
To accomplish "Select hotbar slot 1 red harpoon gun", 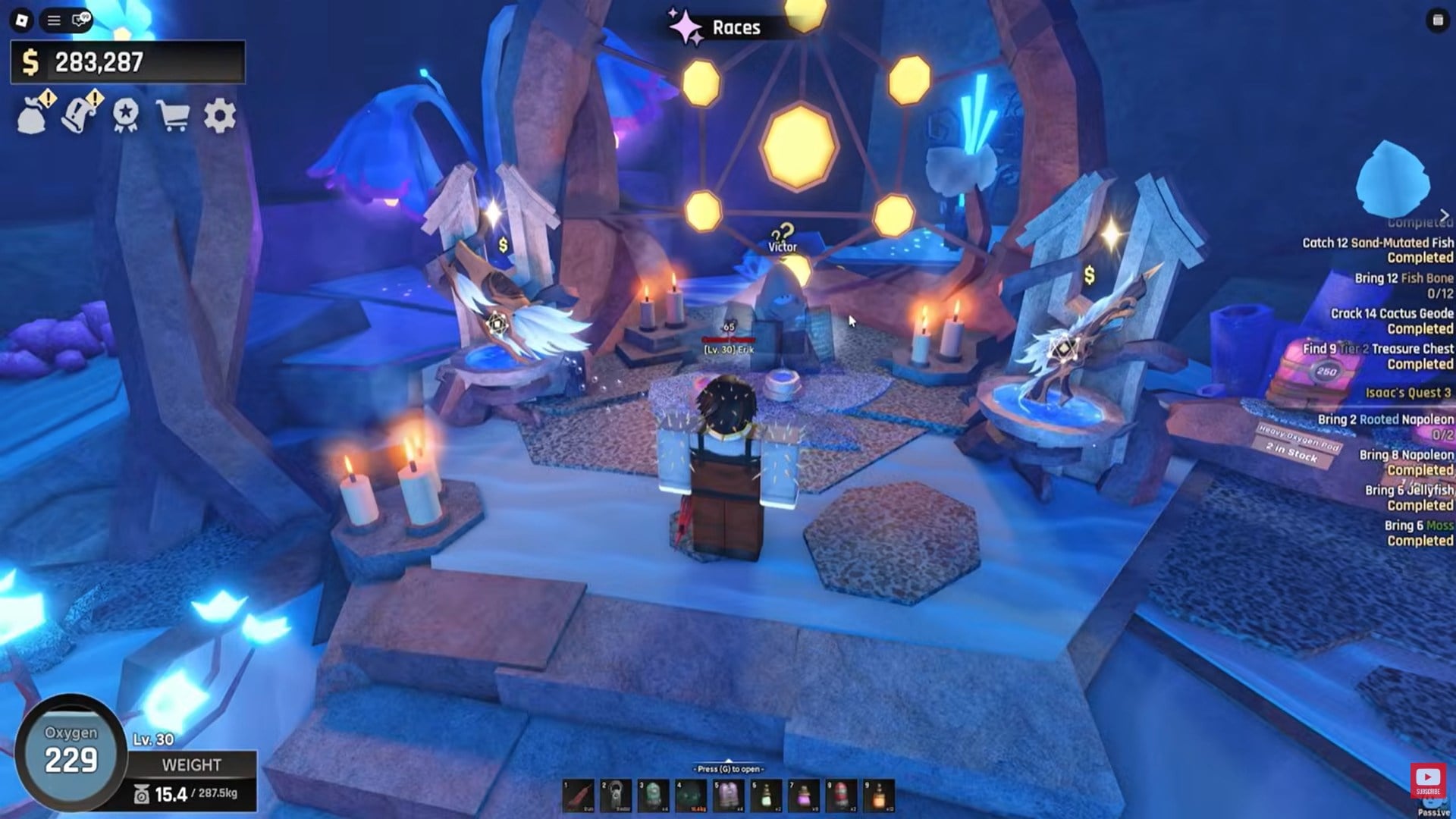I will [579, 796].
